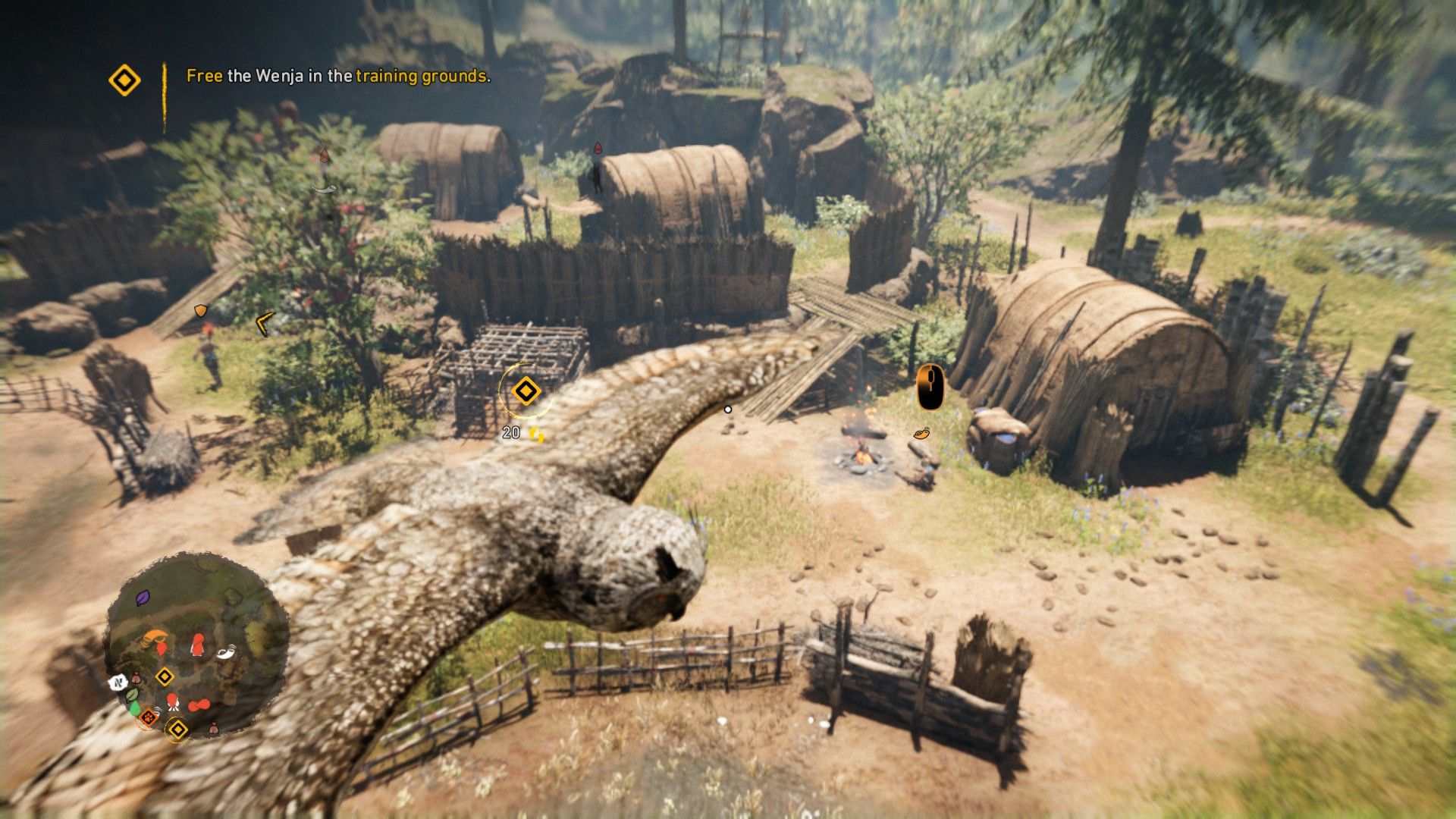The height and width of the screenshot is (819, 1456).
Task: Open the circular minimap
Action: [196, 646]
